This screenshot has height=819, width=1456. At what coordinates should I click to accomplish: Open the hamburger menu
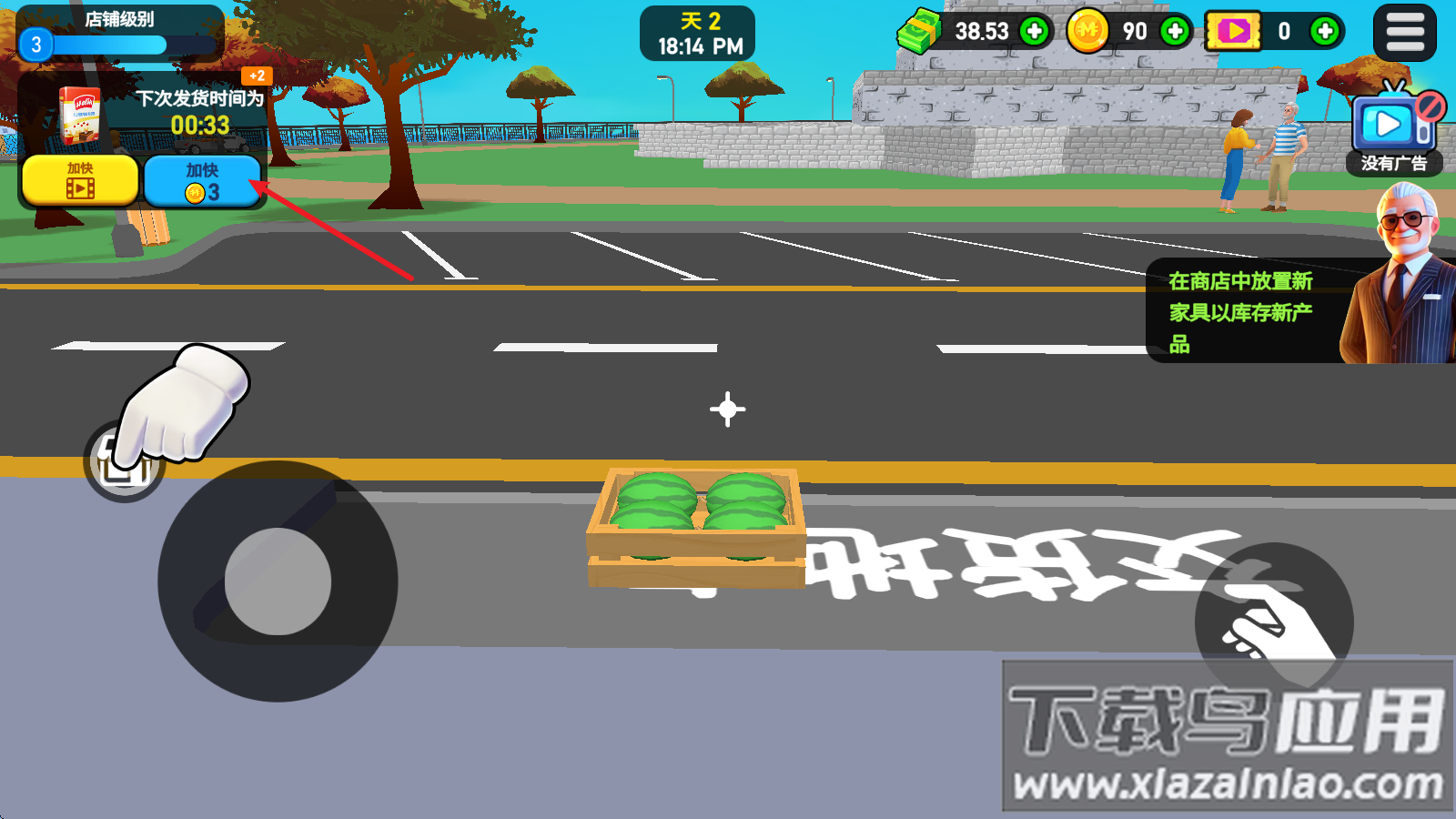(1404, 33)
